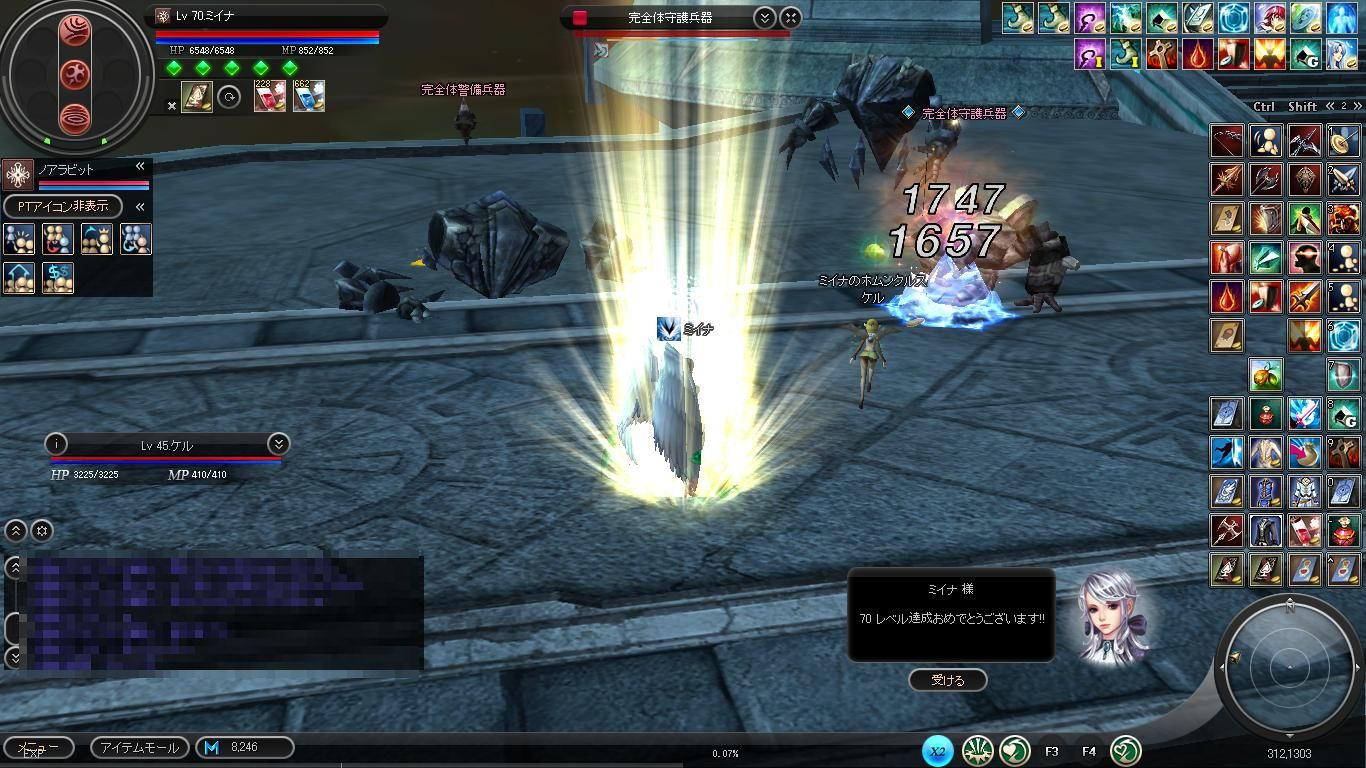Open the メニュー menu button
Viewport: 1366px width, 768px height.
coord(38,747)
